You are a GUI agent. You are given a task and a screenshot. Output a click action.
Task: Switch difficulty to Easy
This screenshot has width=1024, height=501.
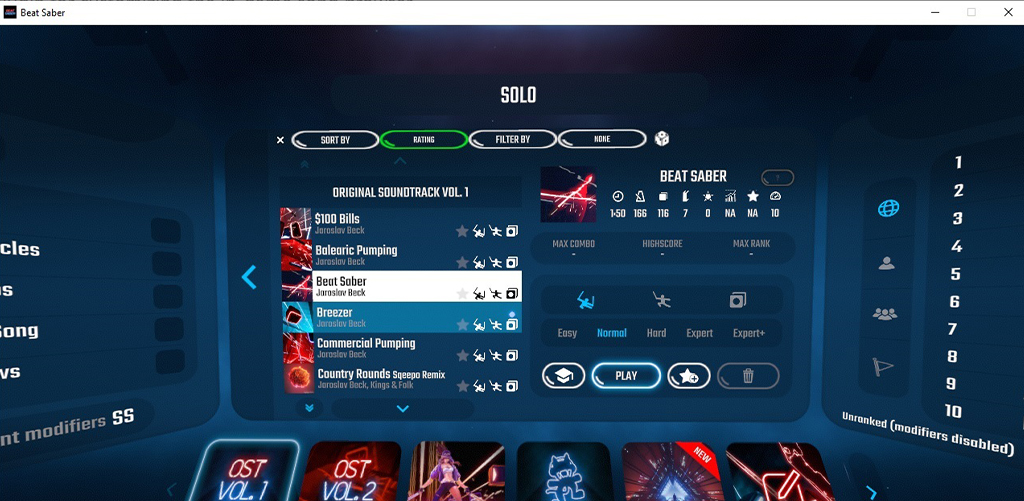(x=567, y=333)
